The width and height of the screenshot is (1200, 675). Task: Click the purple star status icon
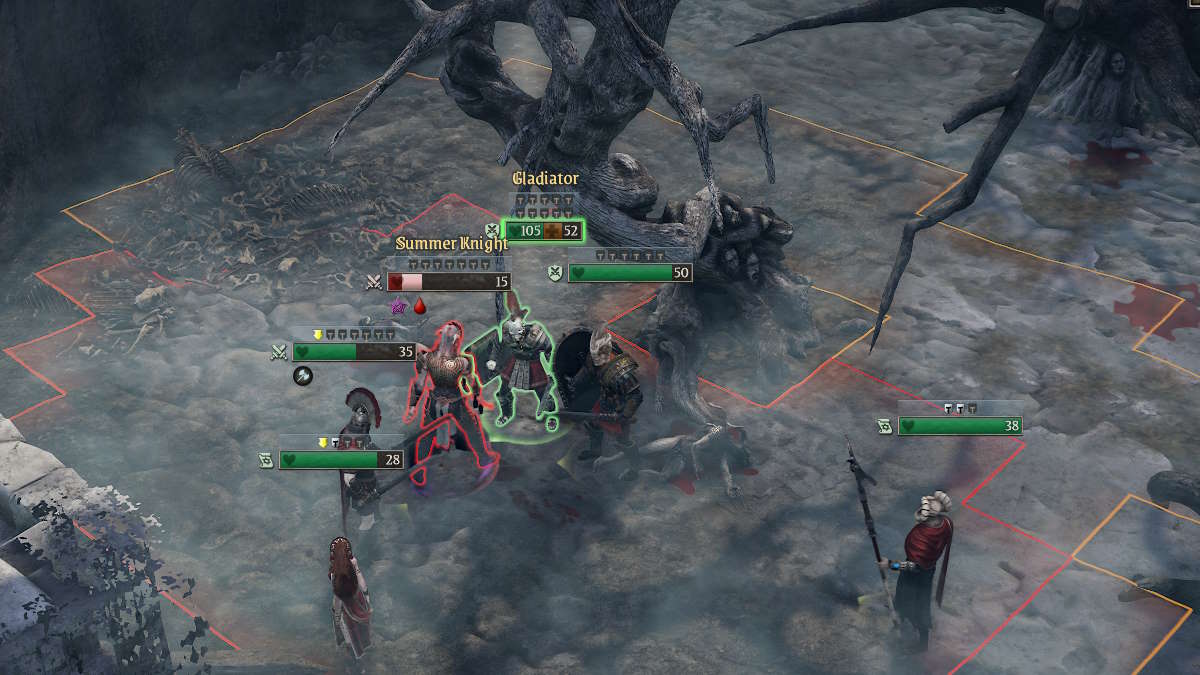(x=399, y=306)
